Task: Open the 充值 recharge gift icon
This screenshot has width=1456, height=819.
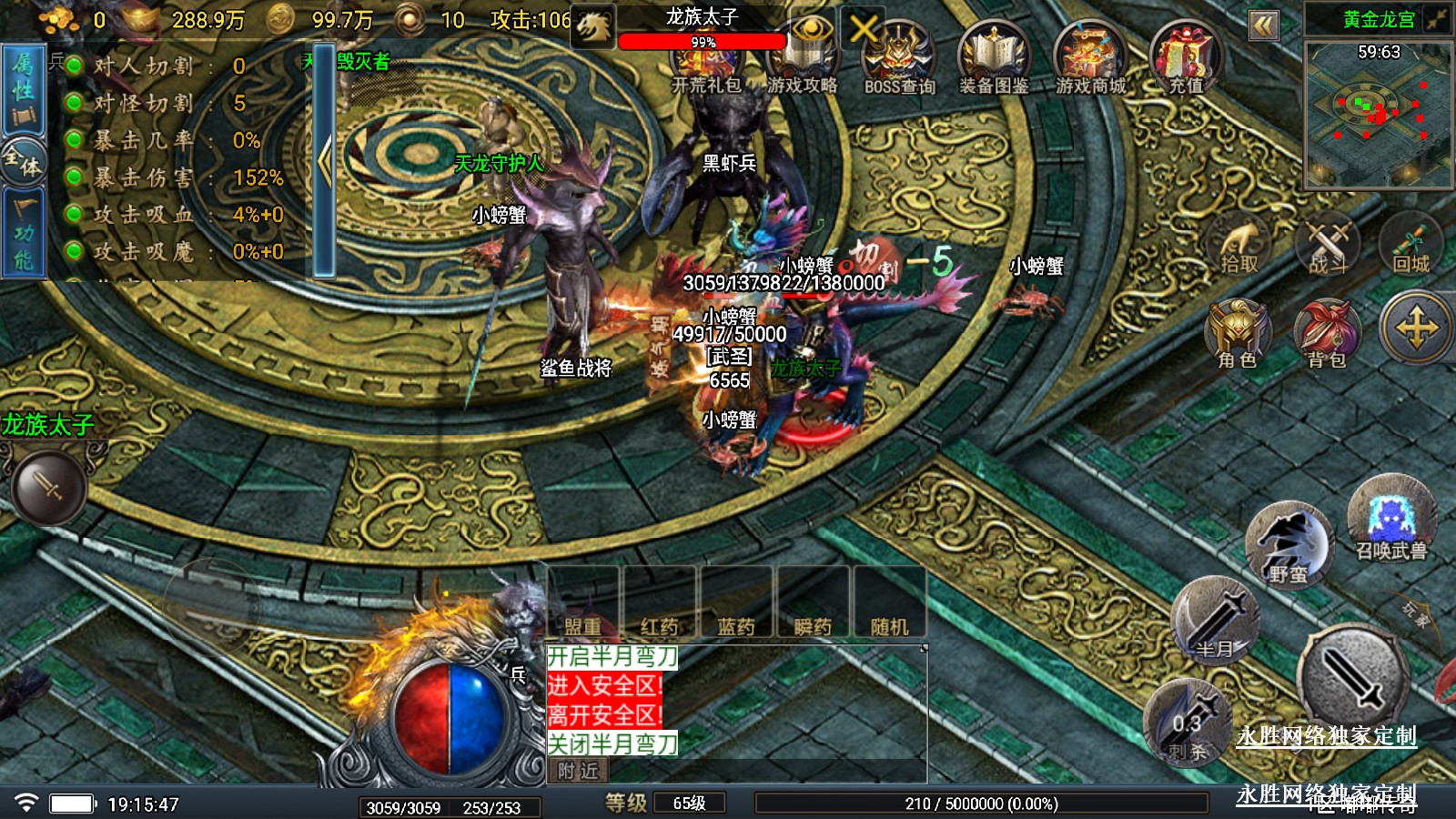Action: coord(1185,58)
